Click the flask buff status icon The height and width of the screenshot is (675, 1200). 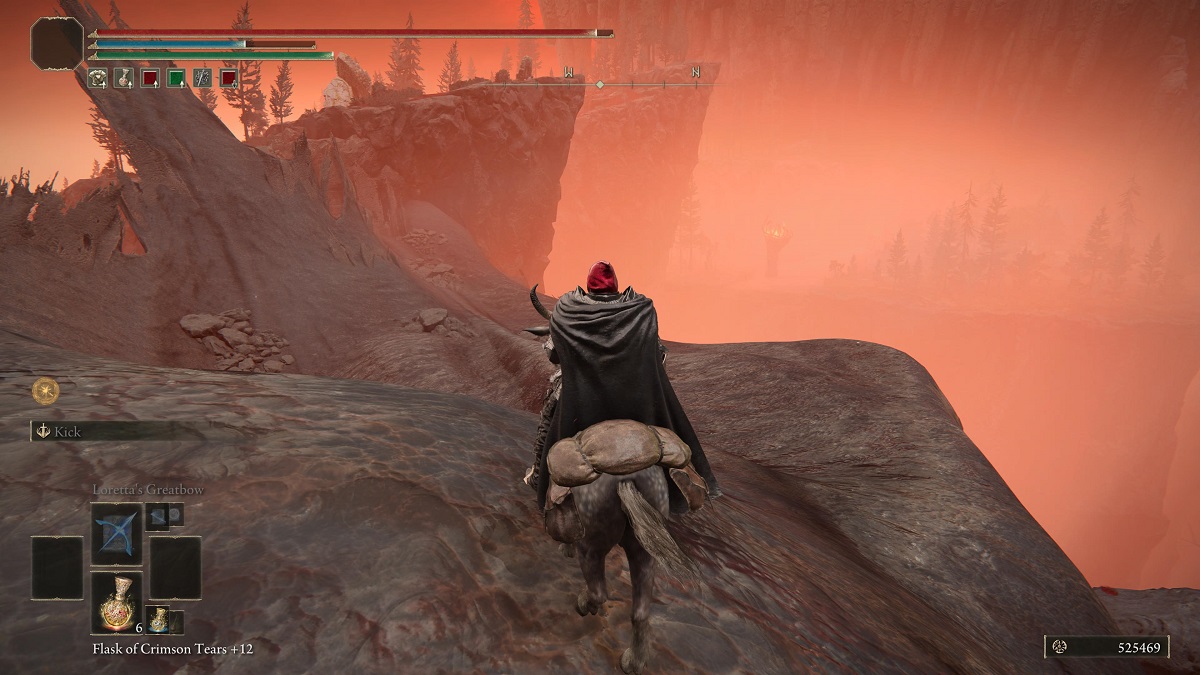coord(124,77)
